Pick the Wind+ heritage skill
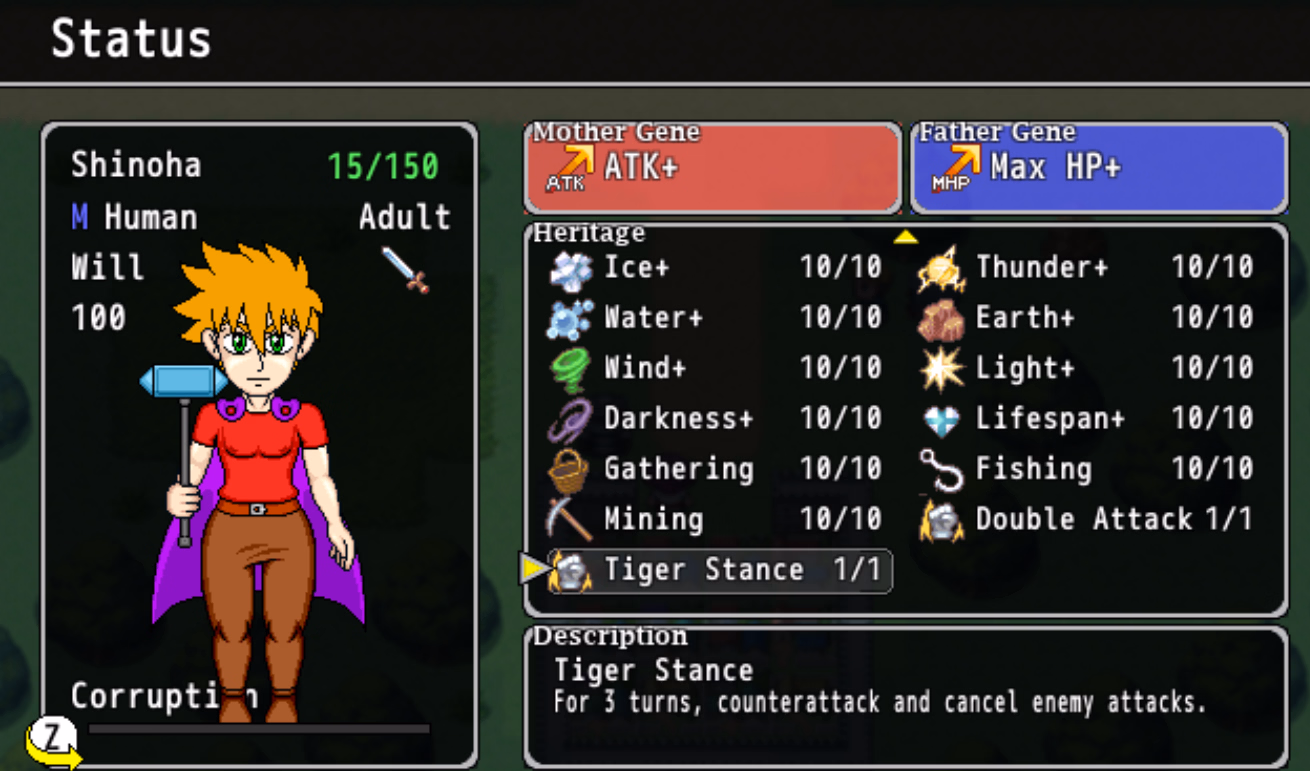The height and width of the screenshot is (771, 1310). 716,368
